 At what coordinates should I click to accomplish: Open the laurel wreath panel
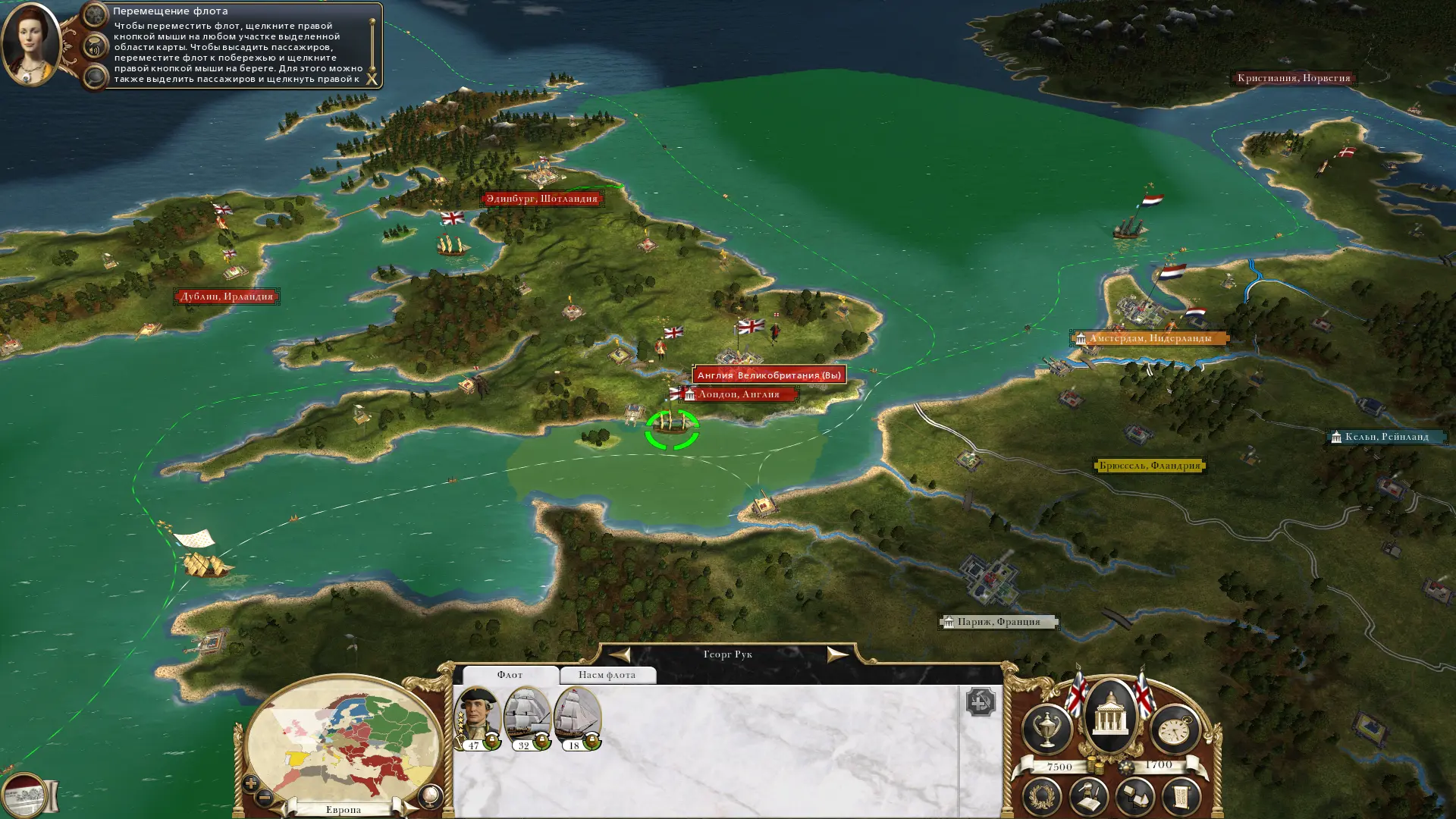click(x=1042, y=797)
